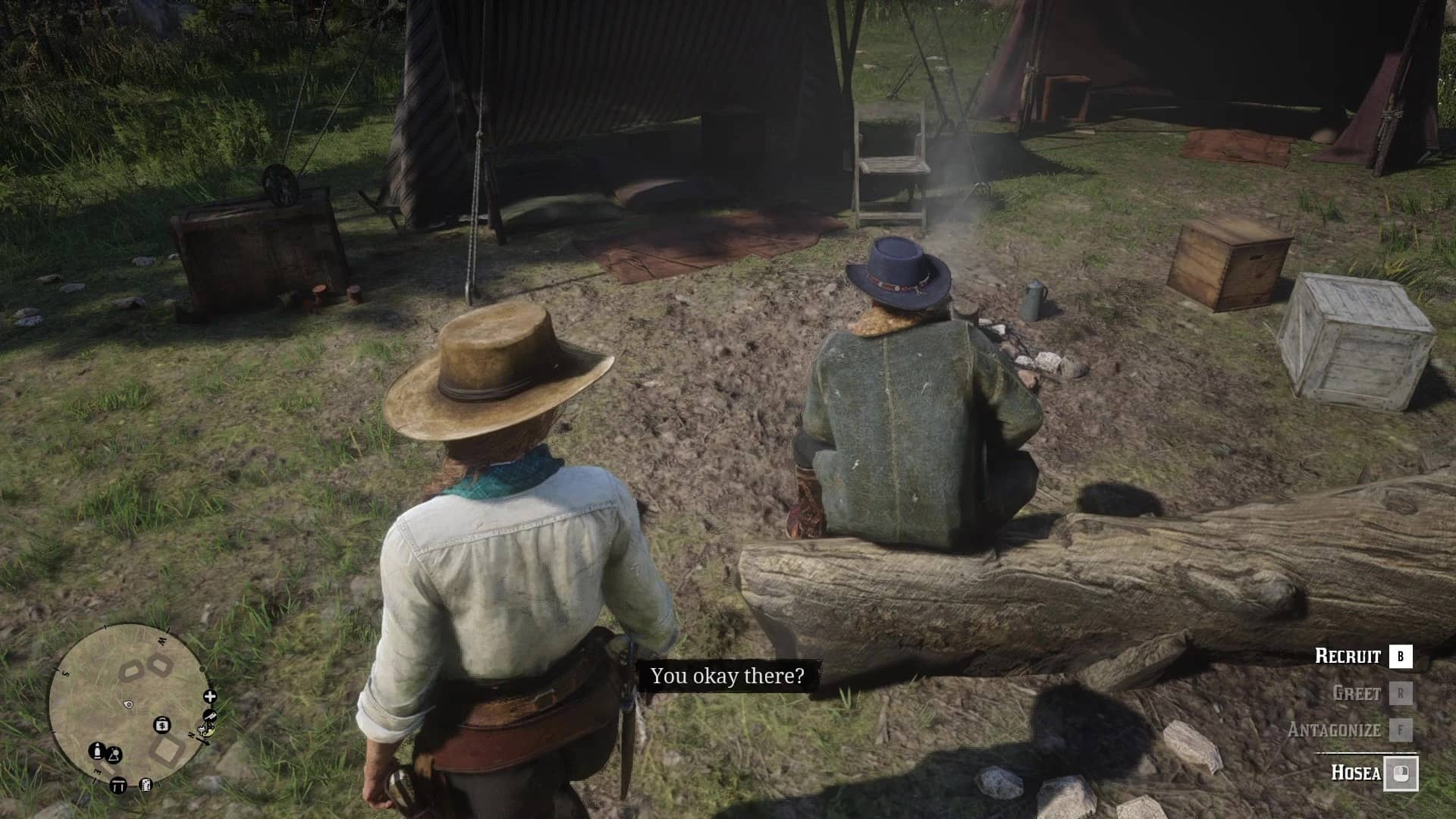Select the money satchel icon on the minimap

tap(162, 726)
